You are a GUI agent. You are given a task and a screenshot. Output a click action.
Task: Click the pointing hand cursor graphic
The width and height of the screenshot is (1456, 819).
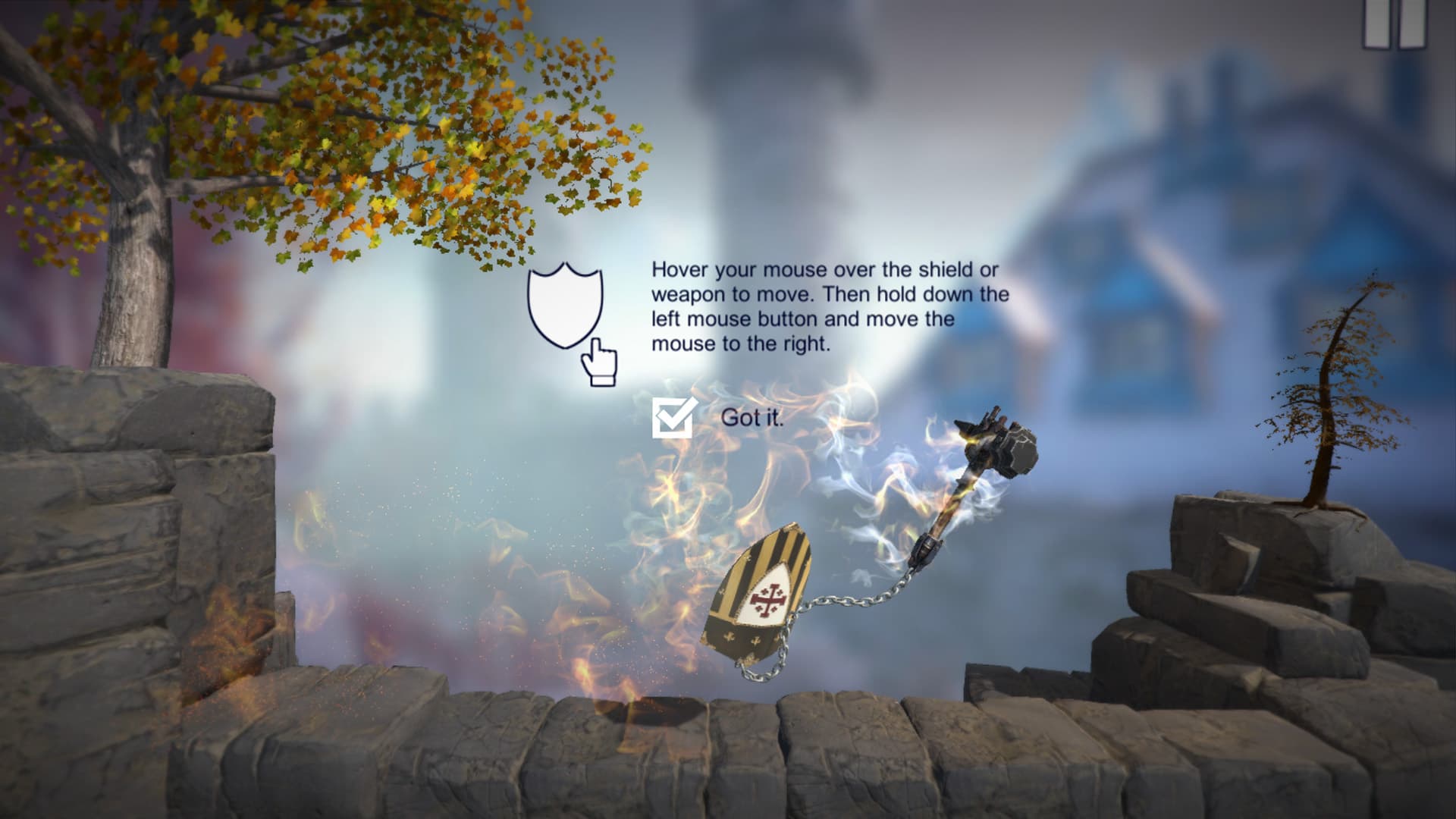pos(599,364)
